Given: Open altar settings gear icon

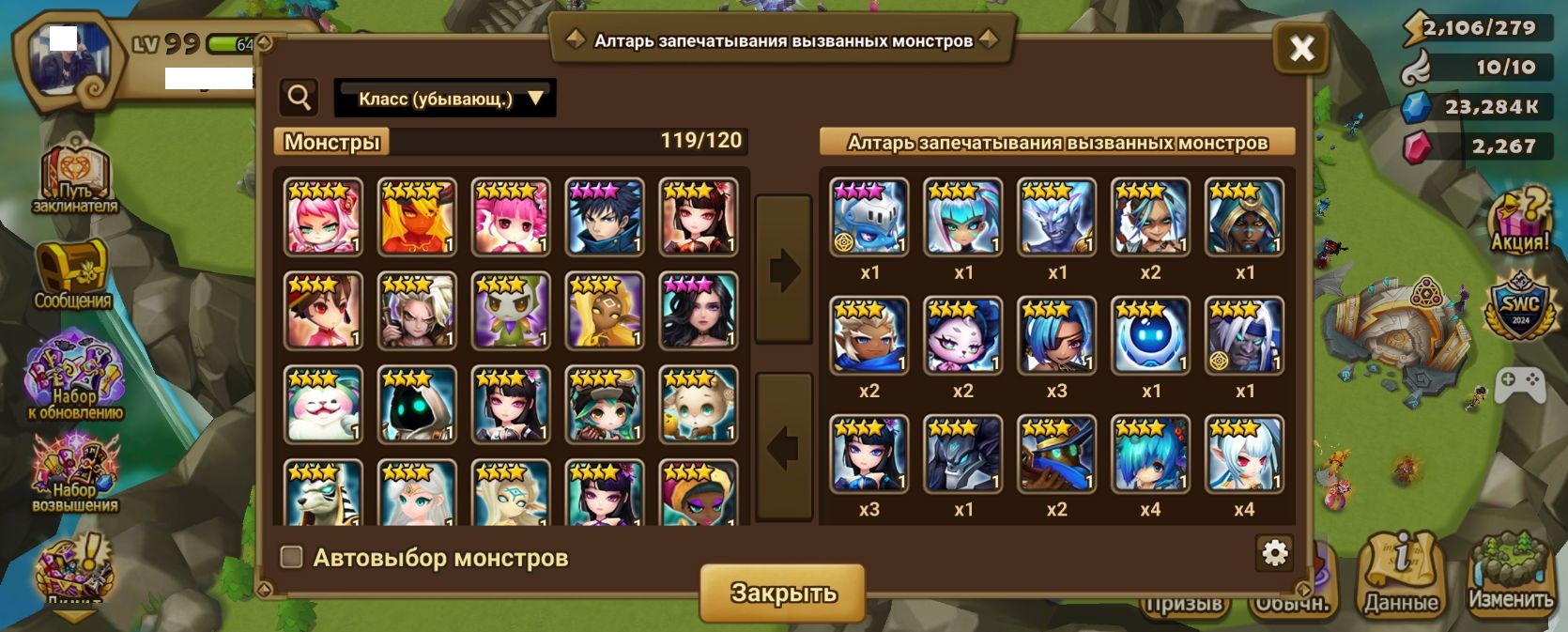Looking at the screenshot, I should click(x=1274, y=553).
